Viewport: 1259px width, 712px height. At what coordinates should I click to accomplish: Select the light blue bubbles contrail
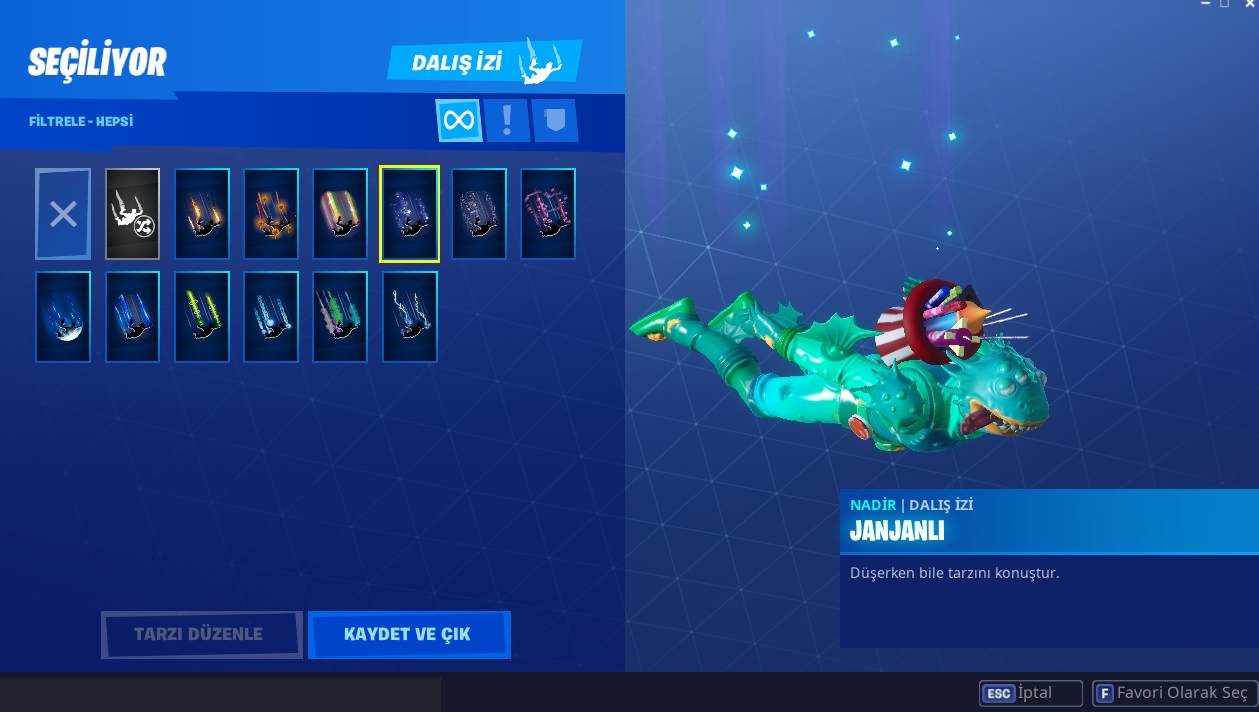pos(271,317)
